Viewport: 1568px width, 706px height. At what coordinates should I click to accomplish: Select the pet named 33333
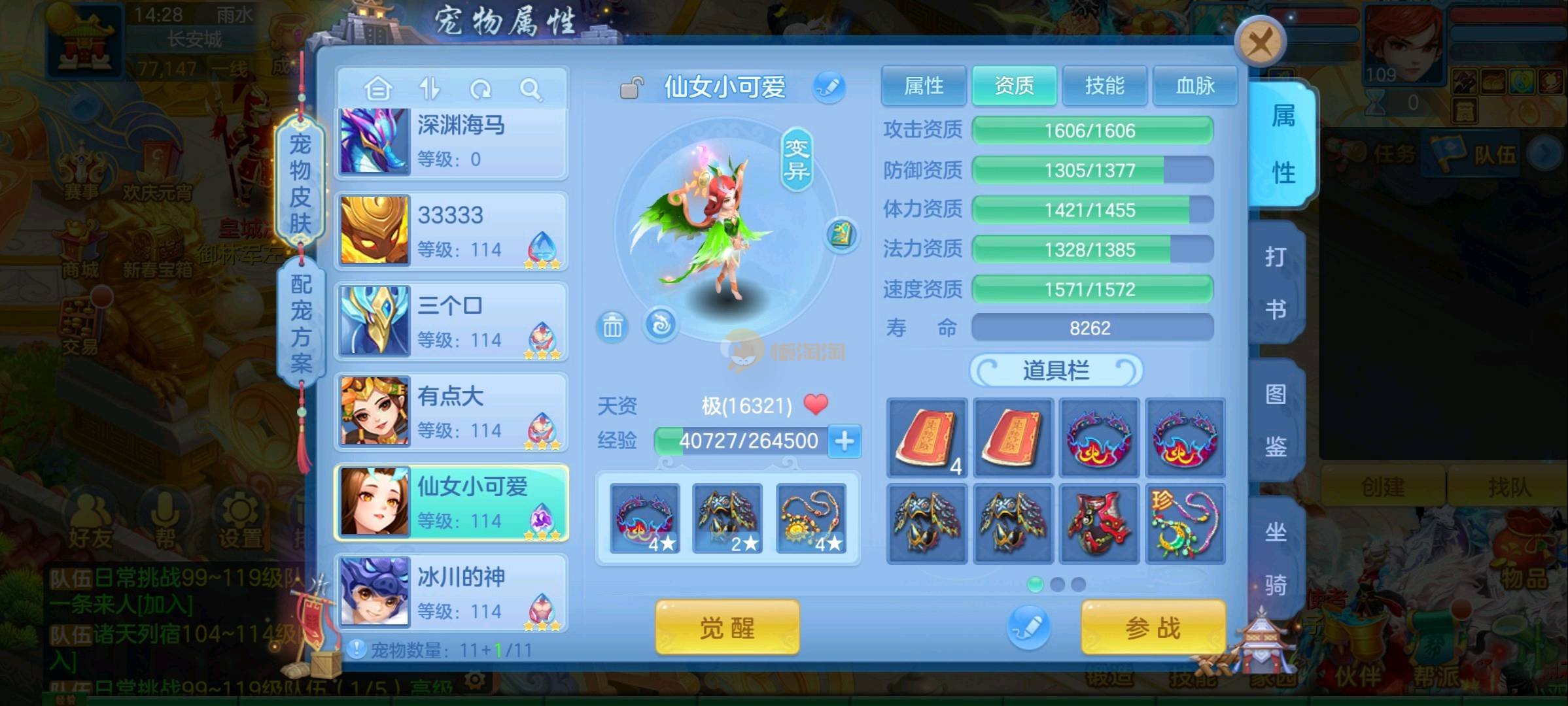click(x=451, y=231)
